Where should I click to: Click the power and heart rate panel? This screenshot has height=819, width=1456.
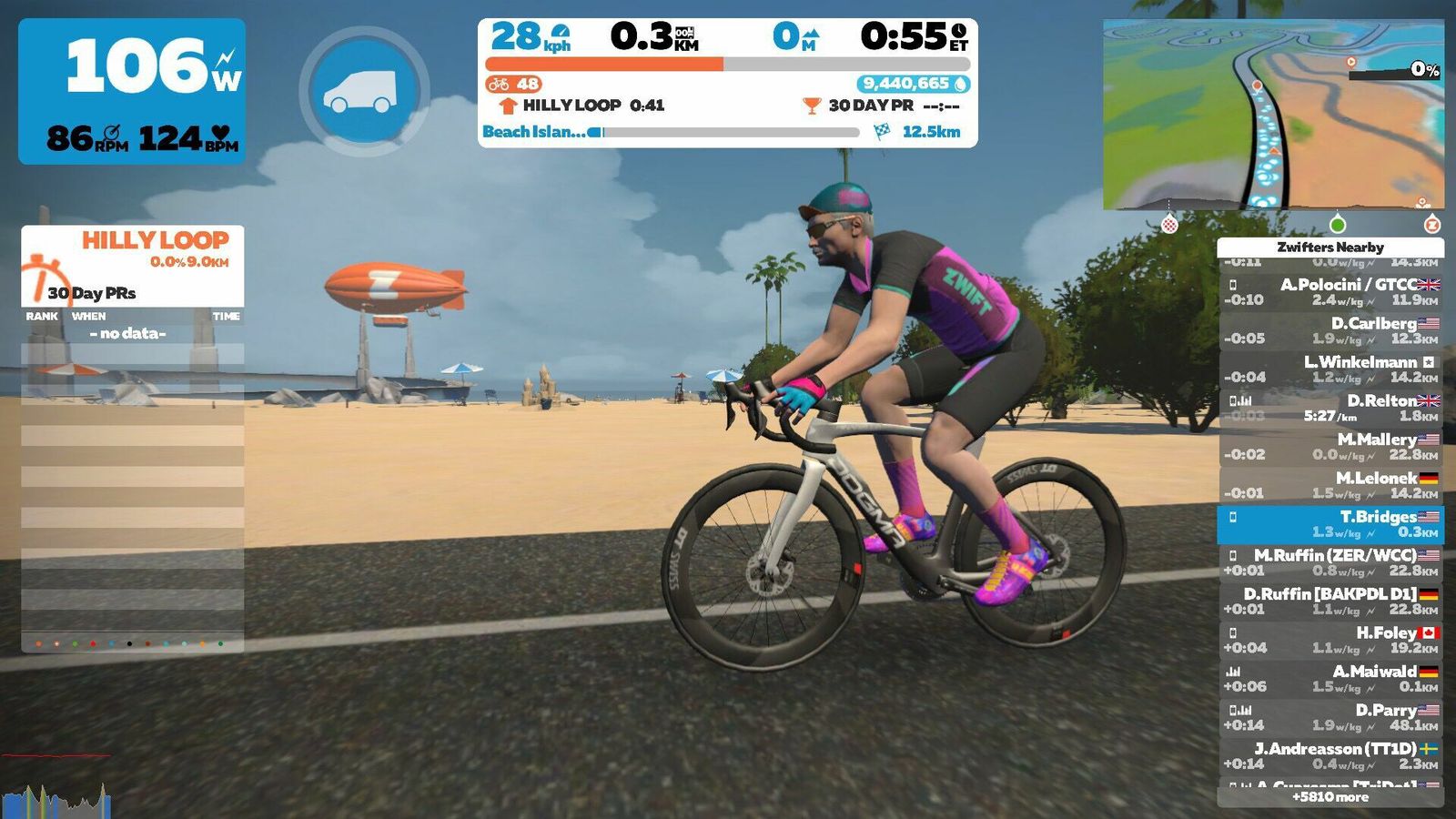point(132,91)
